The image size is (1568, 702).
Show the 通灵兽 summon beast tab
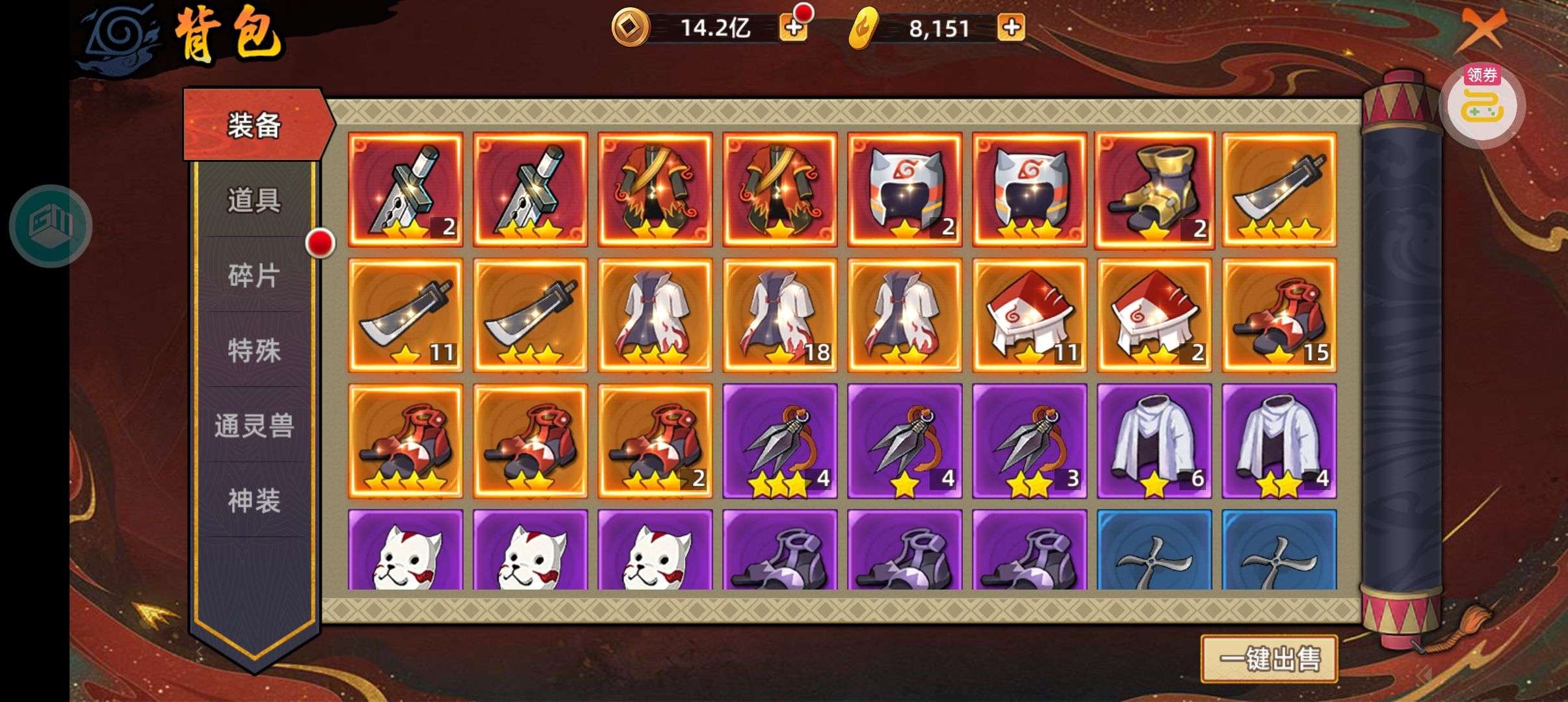pyautogui.click(x=254, y=426)
